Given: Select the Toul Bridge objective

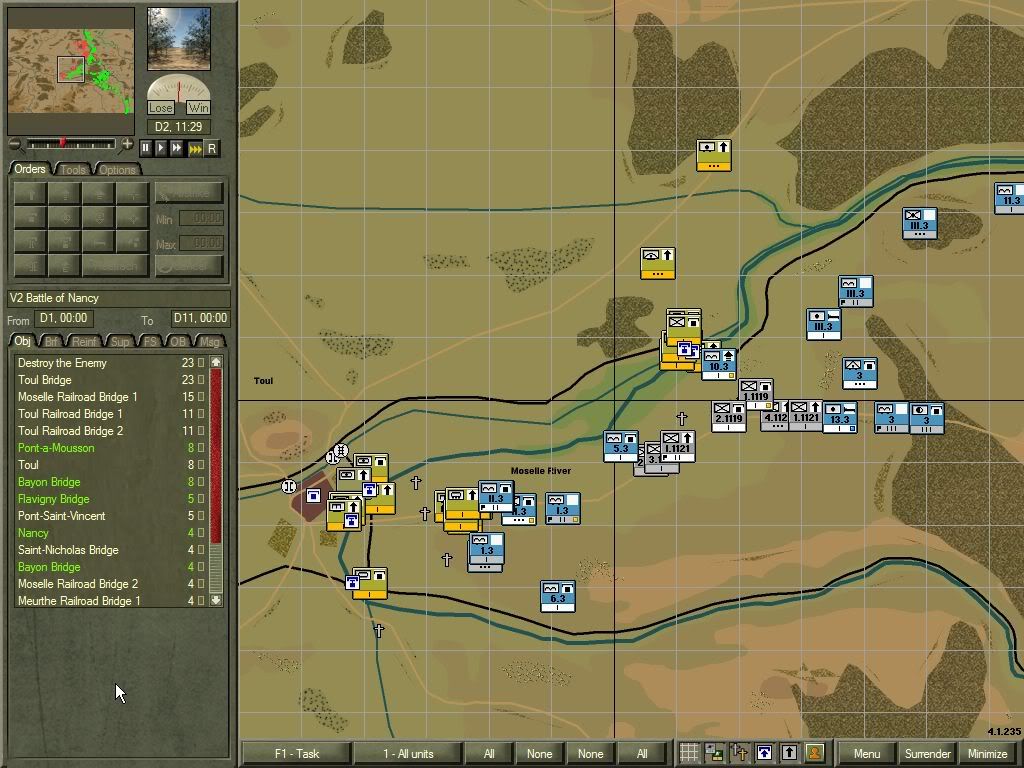Looking at the screenshot, I should point(45,380).
